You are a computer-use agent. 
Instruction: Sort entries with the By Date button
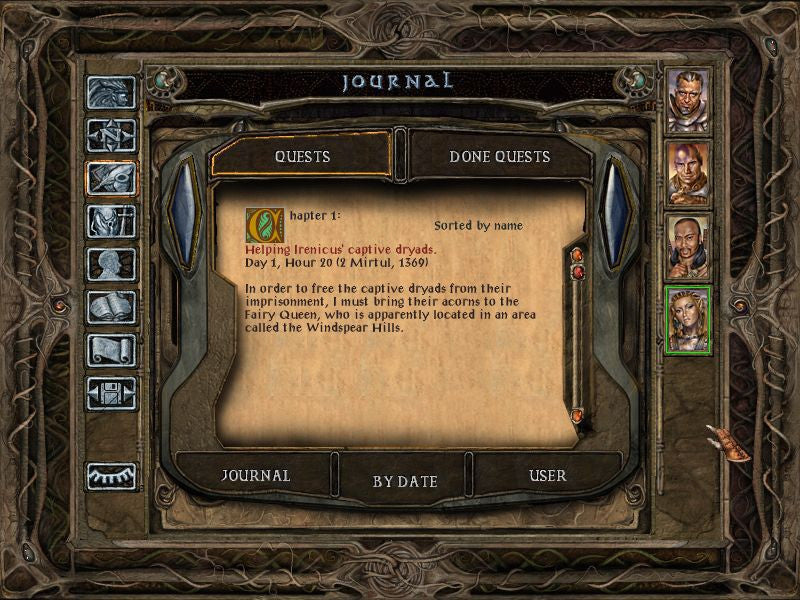click(x=405, y=481)
